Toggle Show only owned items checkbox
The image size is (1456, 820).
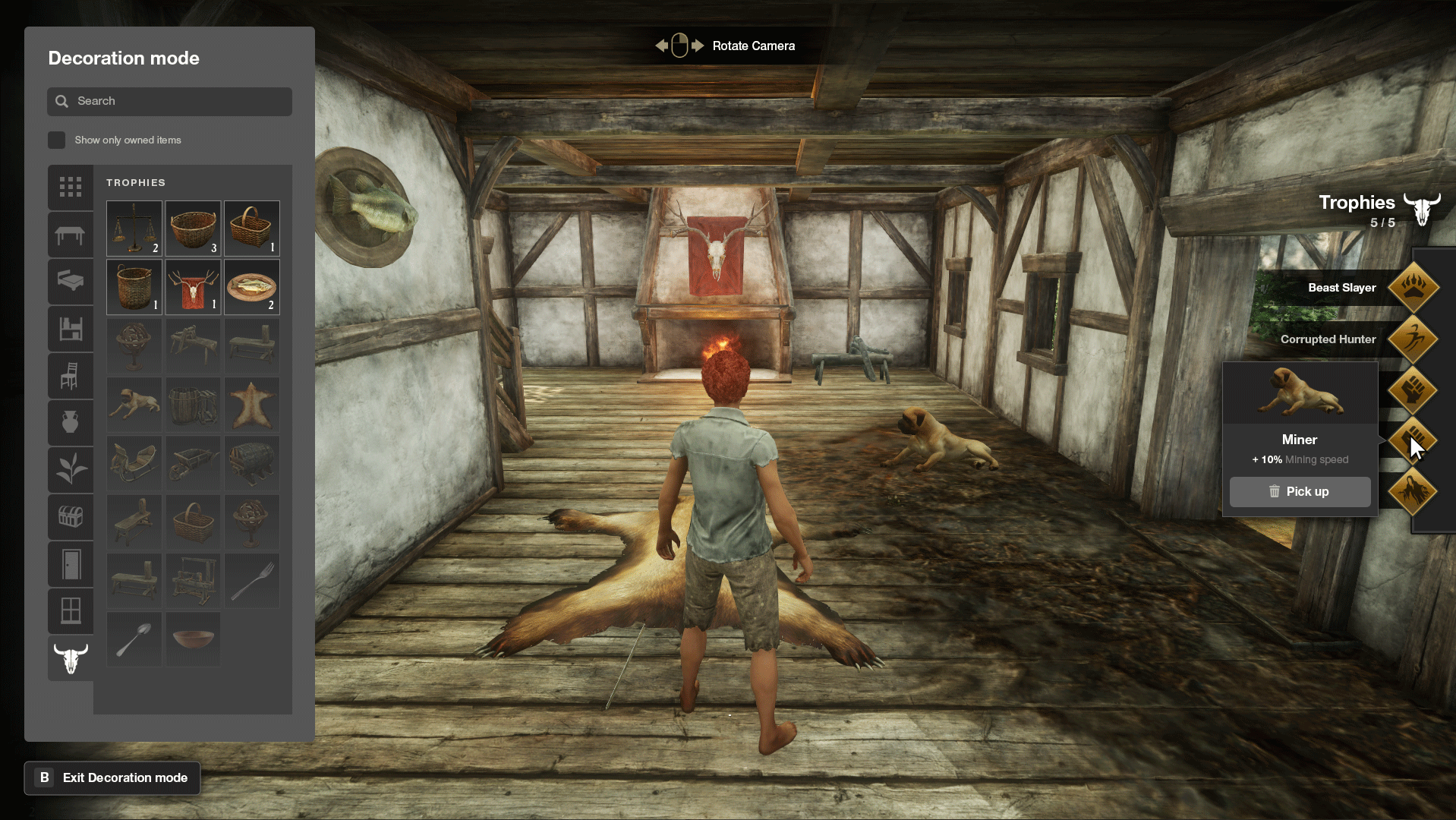coord(56,140)
